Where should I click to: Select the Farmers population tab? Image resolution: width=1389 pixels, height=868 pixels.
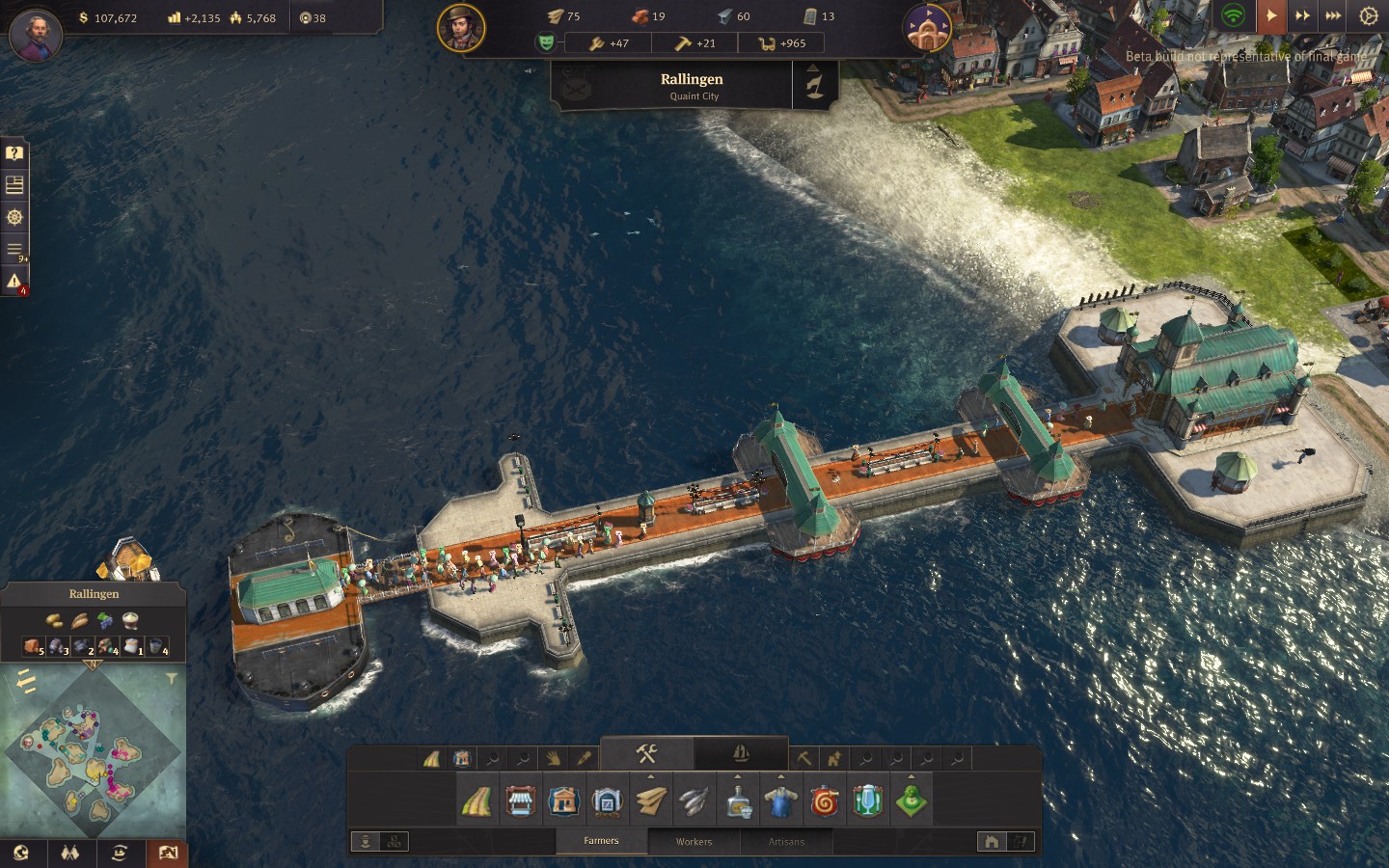pos(601,841)
